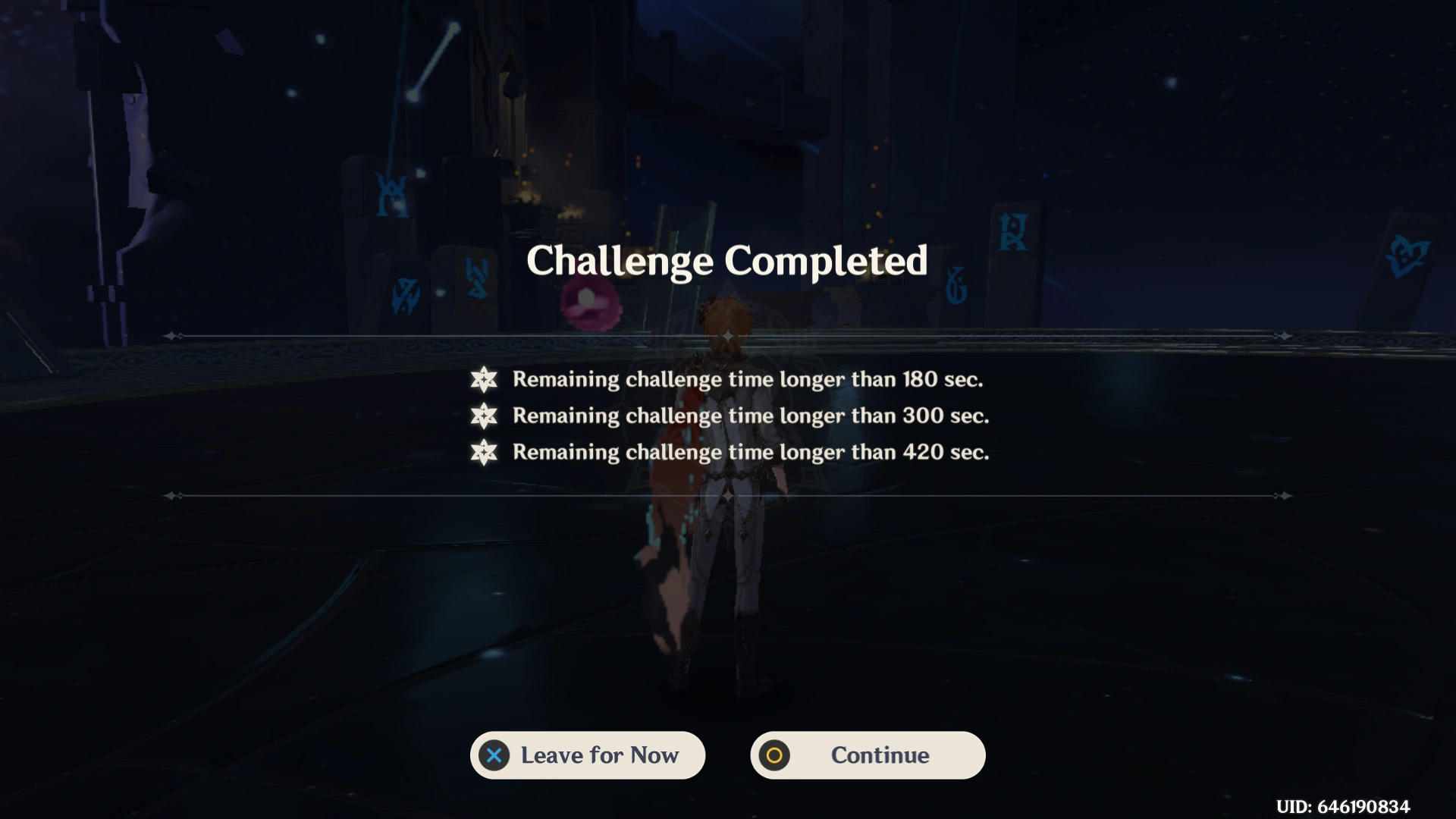Select the 420 sec objective row
The width and height of the screenshot is (1456, 819).
[750, 452]
